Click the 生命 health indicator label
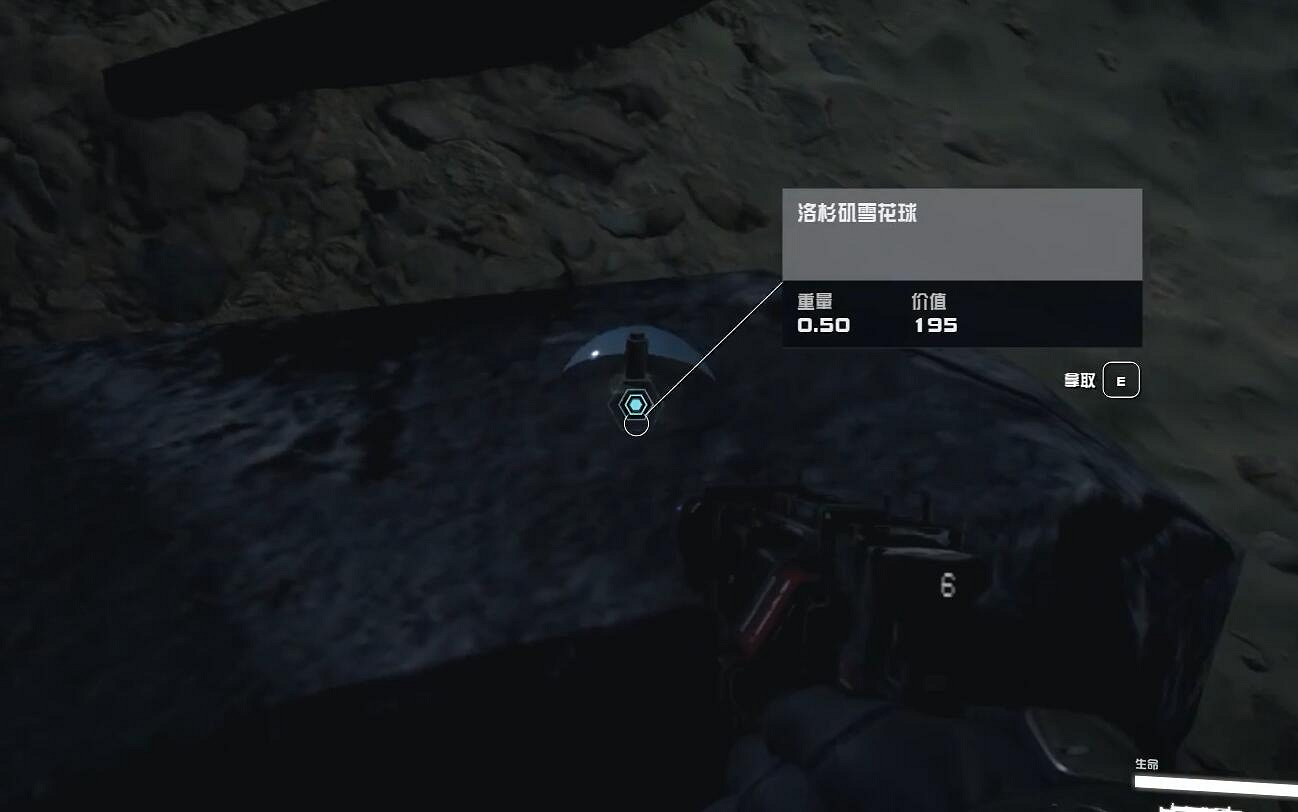Image resolution: width=1298 pixels, height=812 pixels. [1149, 762]
